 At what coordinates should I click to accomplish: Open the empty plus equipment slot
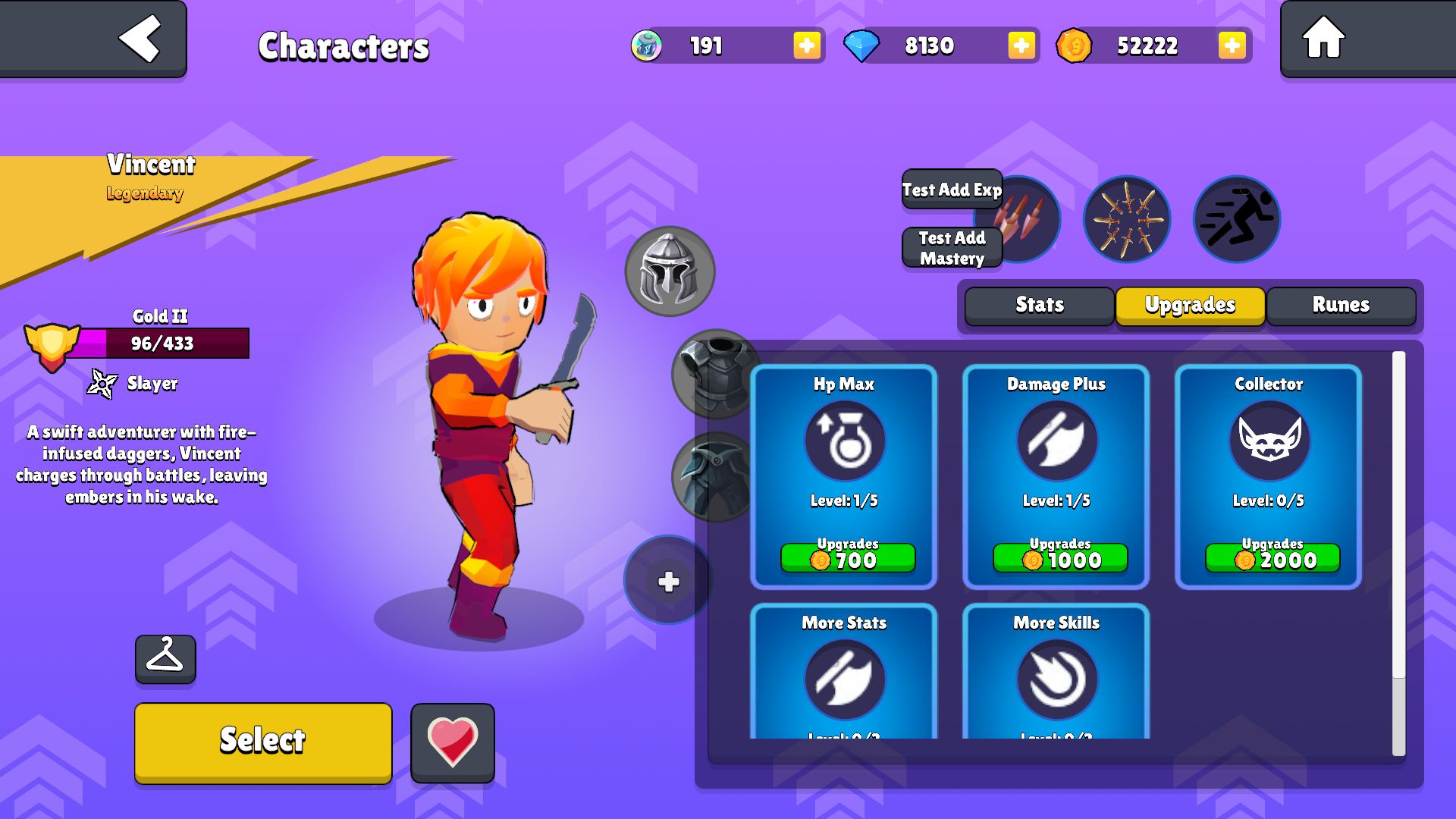668,582
